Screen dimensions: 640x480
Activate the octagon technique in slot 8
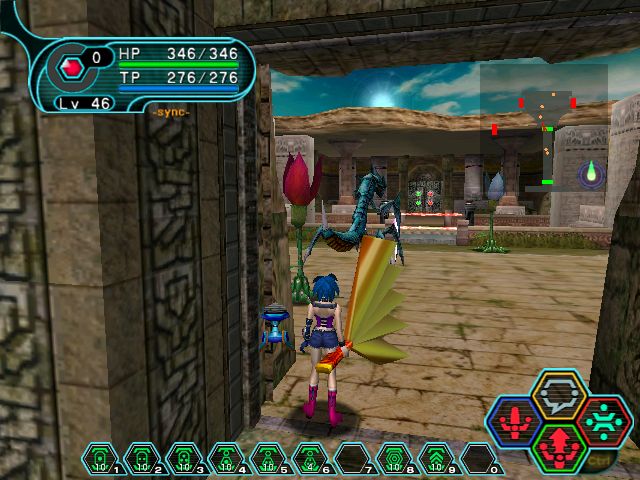(x=396, y=460)
